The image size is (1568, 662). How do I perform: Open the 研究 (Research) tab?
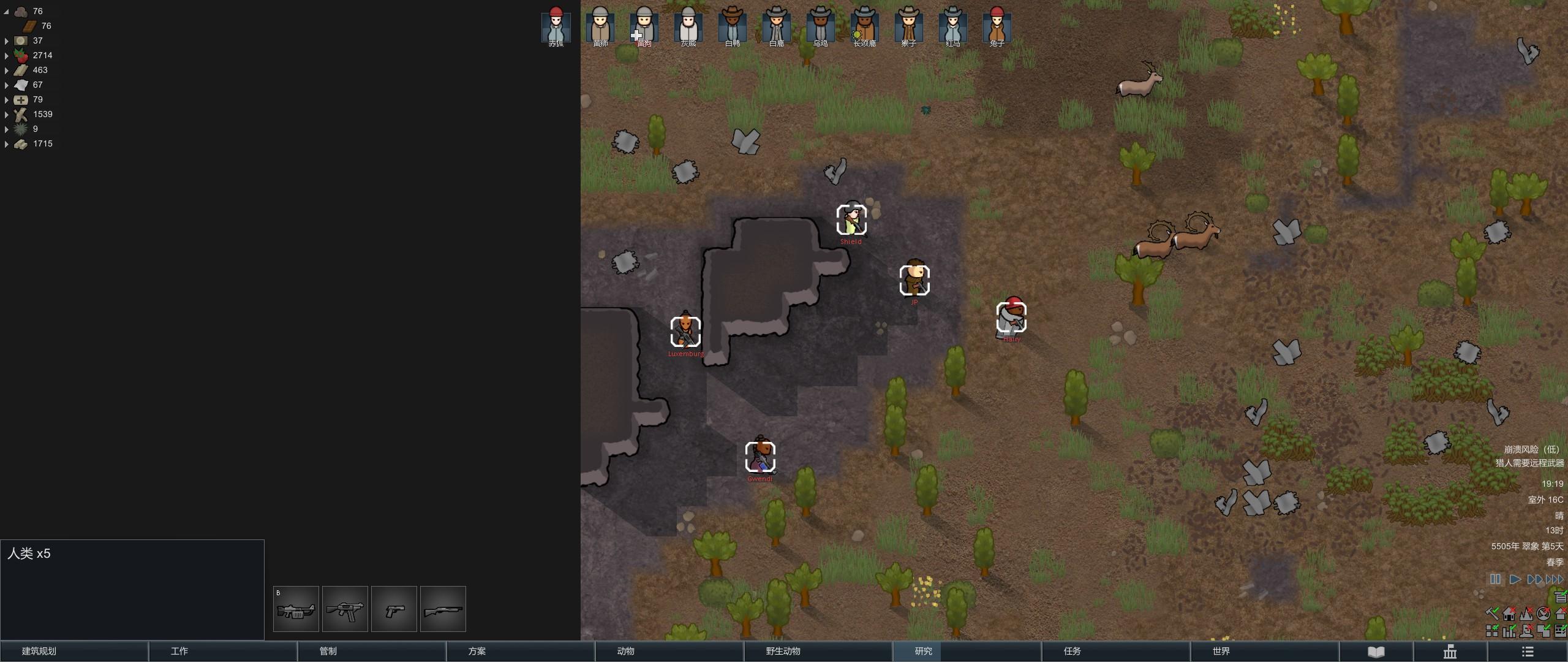pyautogui.click(x=967, y=651)
